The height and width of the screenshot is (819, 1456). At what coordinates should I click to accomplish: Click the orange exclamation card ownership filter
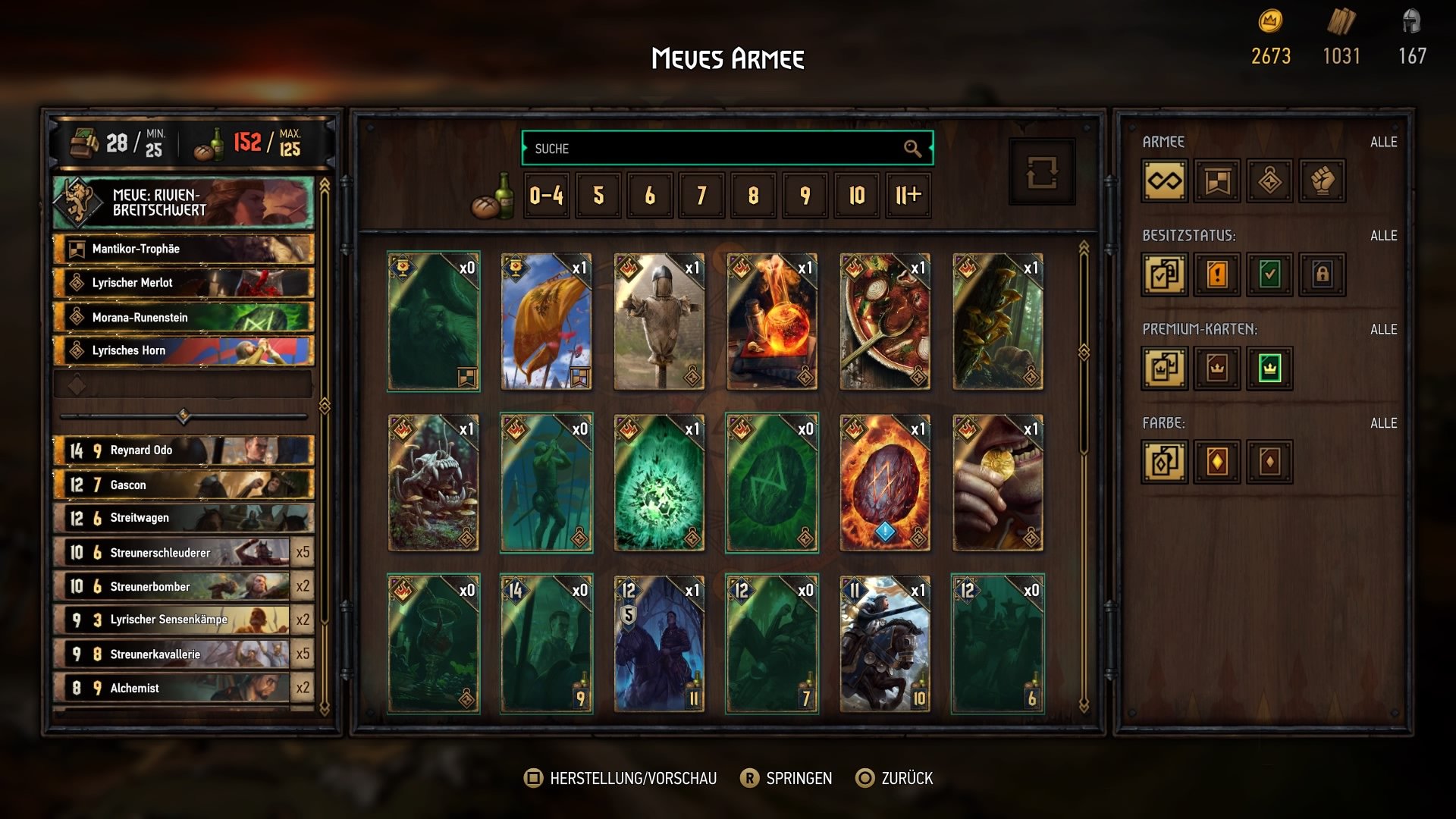[x=1216, y=275]
